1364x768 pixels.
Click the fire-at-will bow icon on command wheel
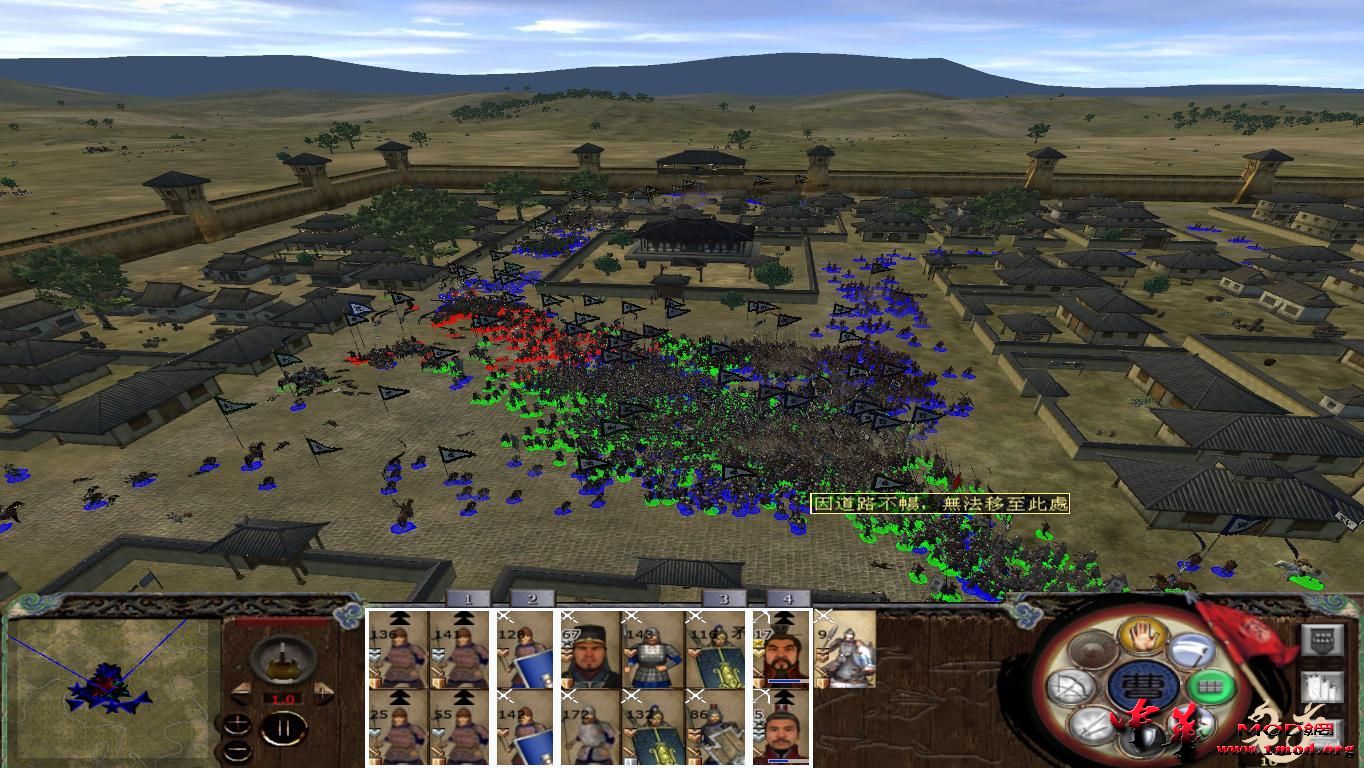(x=1072, y=685)
